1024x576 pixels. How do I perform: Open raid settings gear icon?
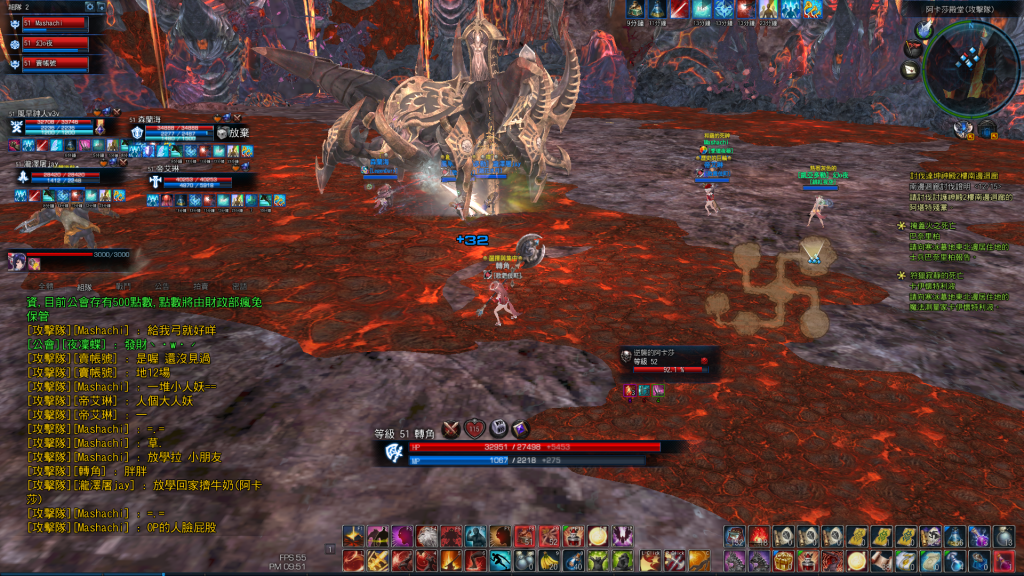(x=90, y=7)
